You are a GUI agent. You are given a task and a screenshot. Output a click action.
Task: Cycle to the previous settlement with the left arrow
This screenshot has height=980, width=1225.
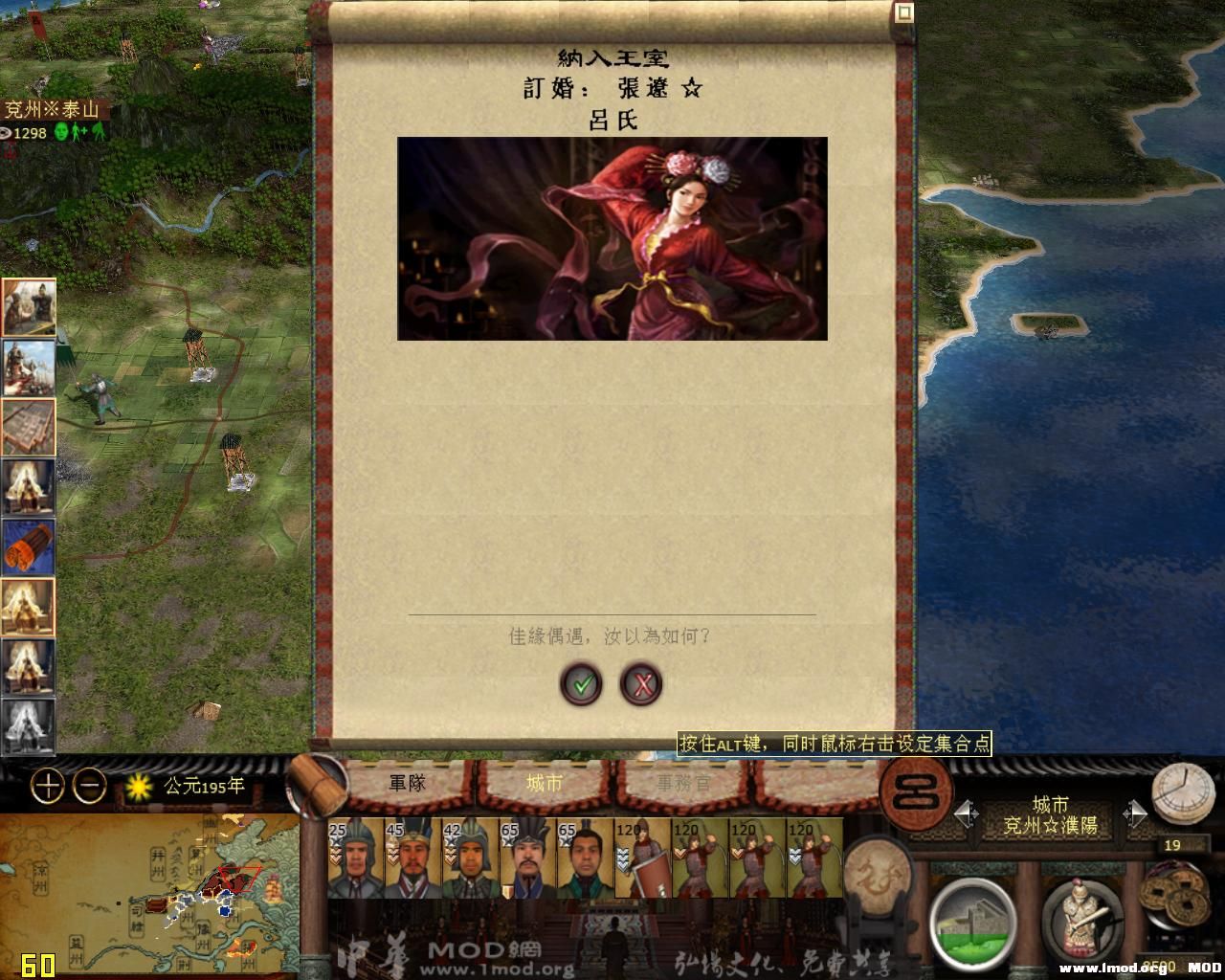pyautogui.click(x=965, y=812)
